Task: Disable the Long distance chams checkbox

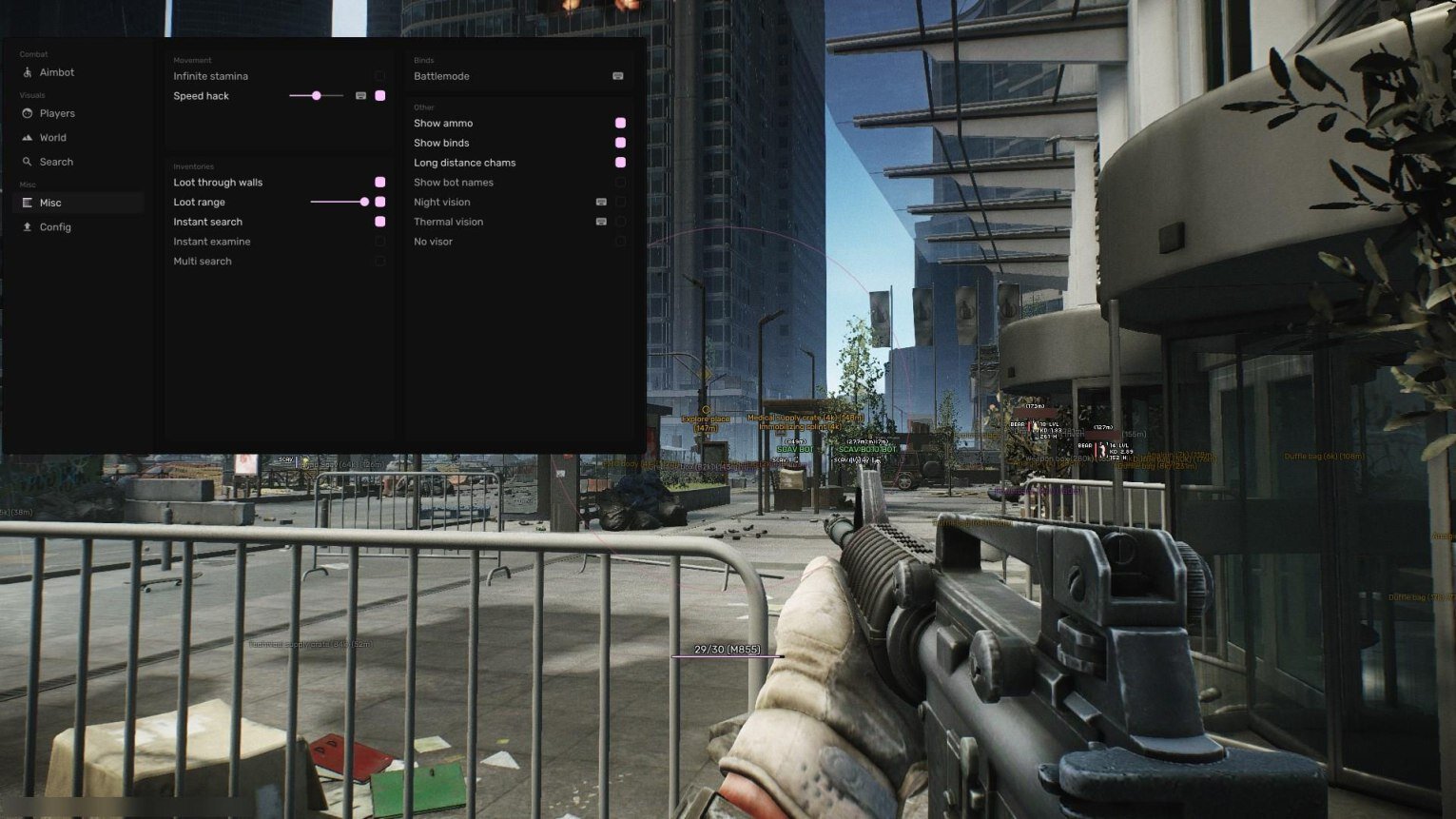Action: 620,163
